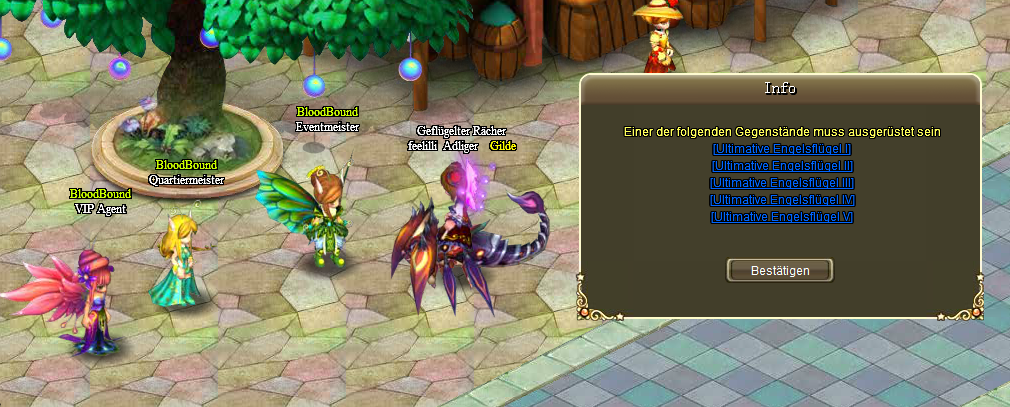Open the Ultimative Engelsflügel II item link
This screenshot has width=1010, height=407.
pyautogui.click(x=781, y=166)
